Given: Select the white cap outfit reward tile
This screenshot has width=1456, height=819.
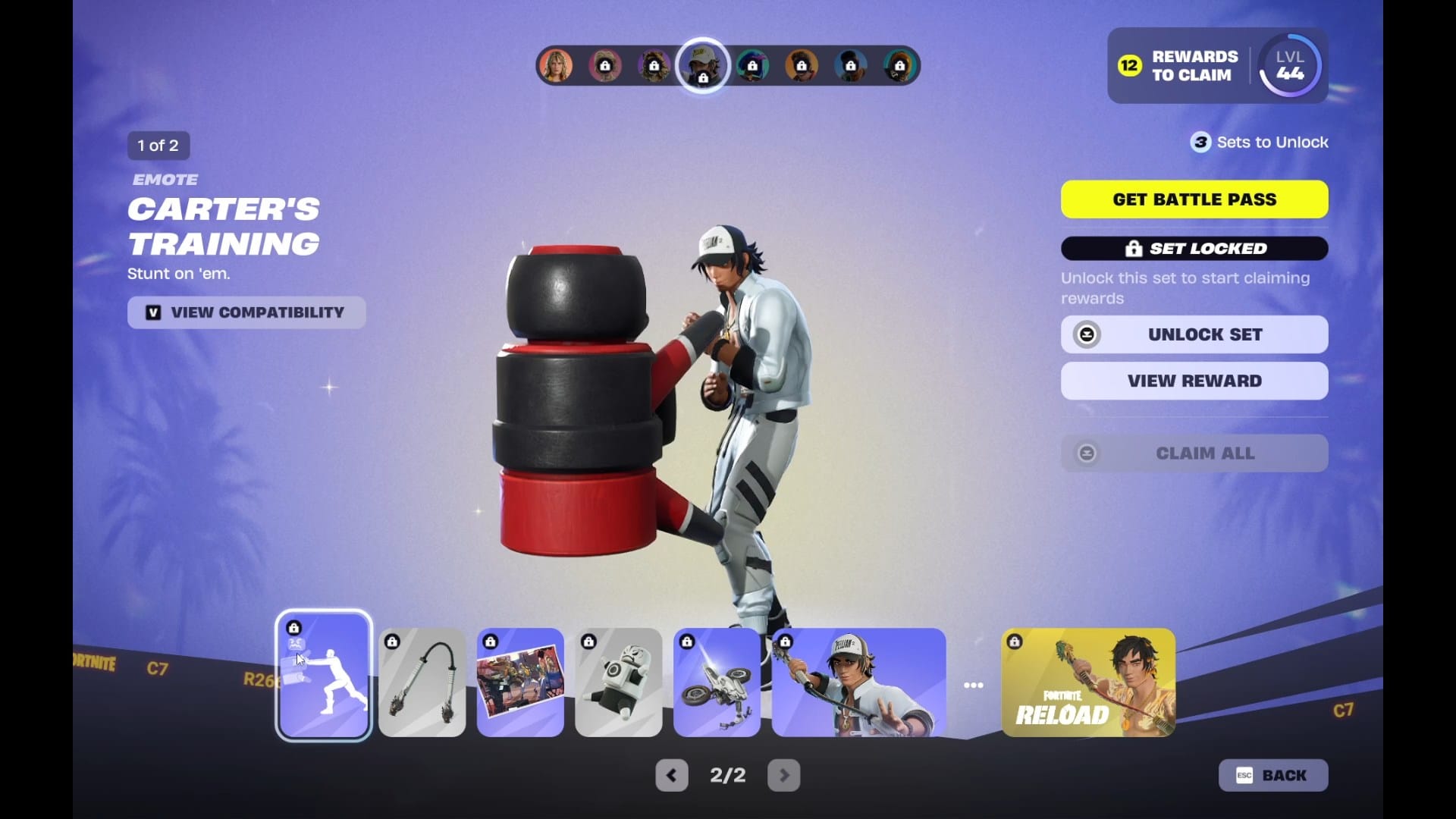Looking at the screenshot, I should [x=858, y=682].
